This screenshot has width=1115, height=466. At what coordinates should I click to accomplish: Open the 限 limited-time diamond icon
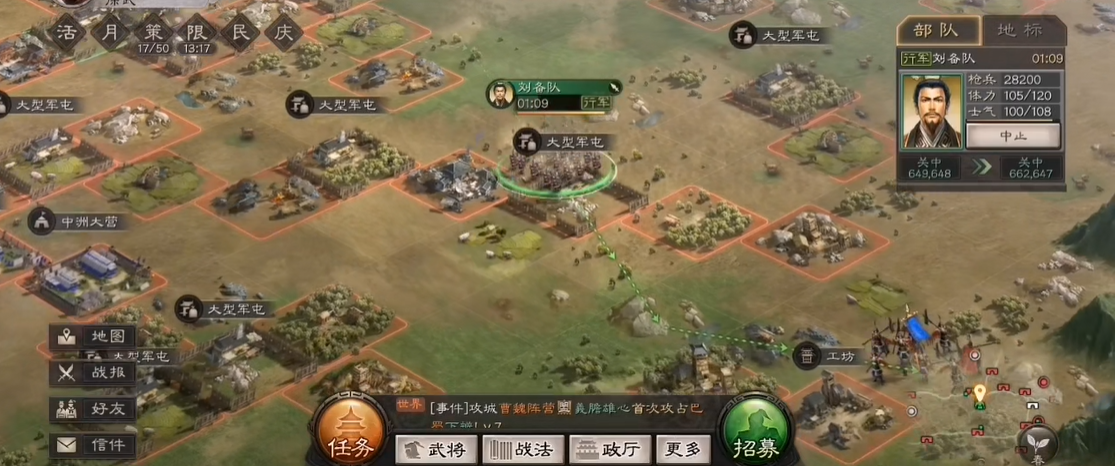(x=197, y=31)
